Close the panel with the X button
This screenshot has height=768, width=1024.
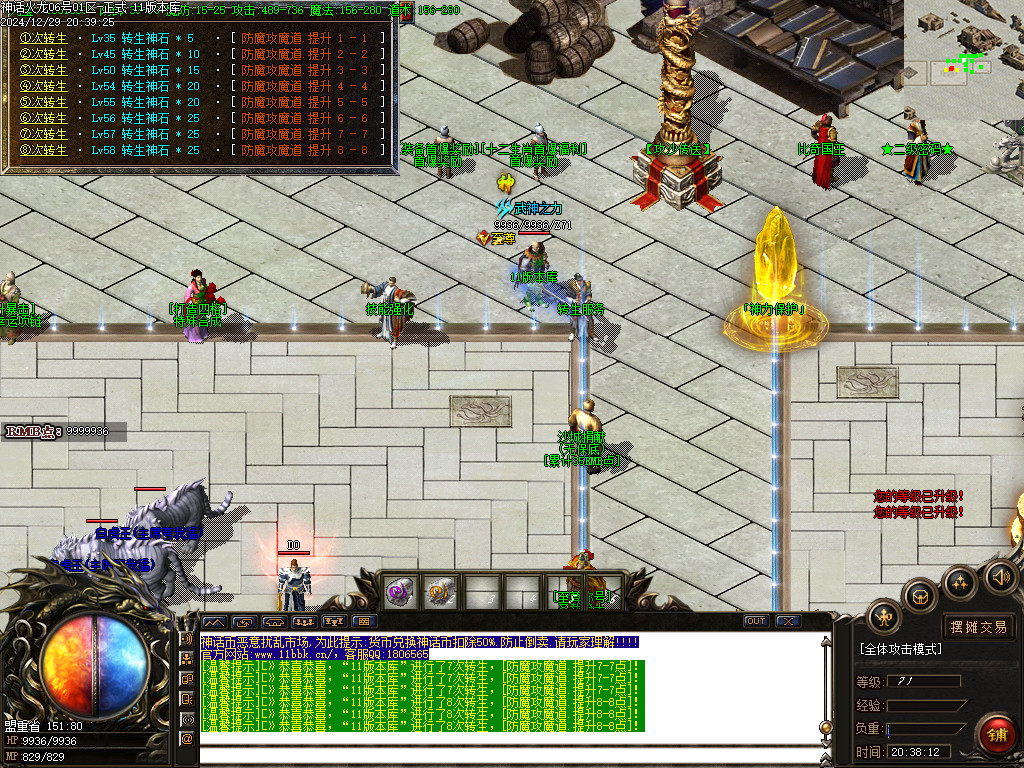[787, 621]
